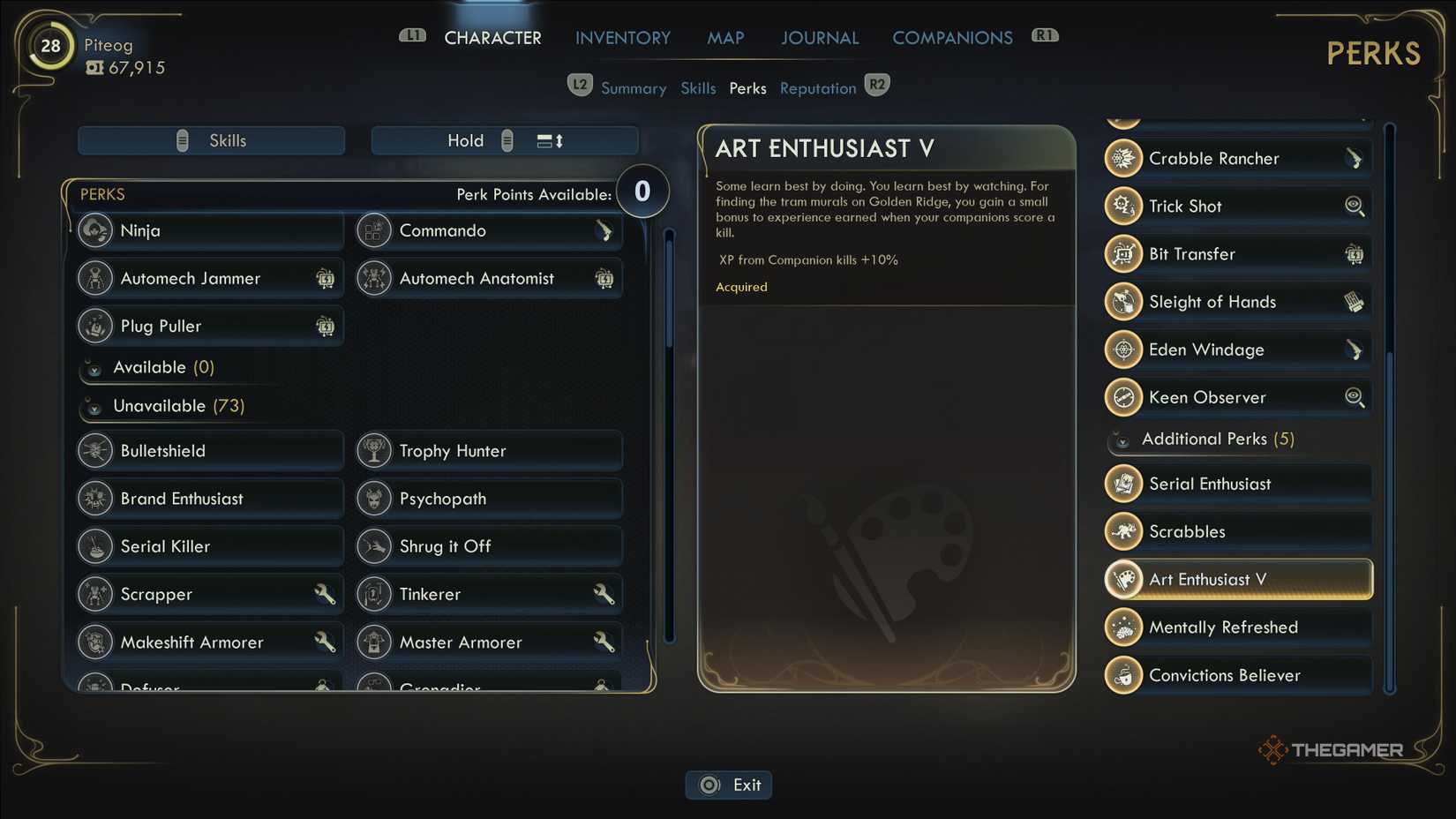Click the Plug Puller perk icon
Screen dimensions: 1456x819
coord(94,326)
